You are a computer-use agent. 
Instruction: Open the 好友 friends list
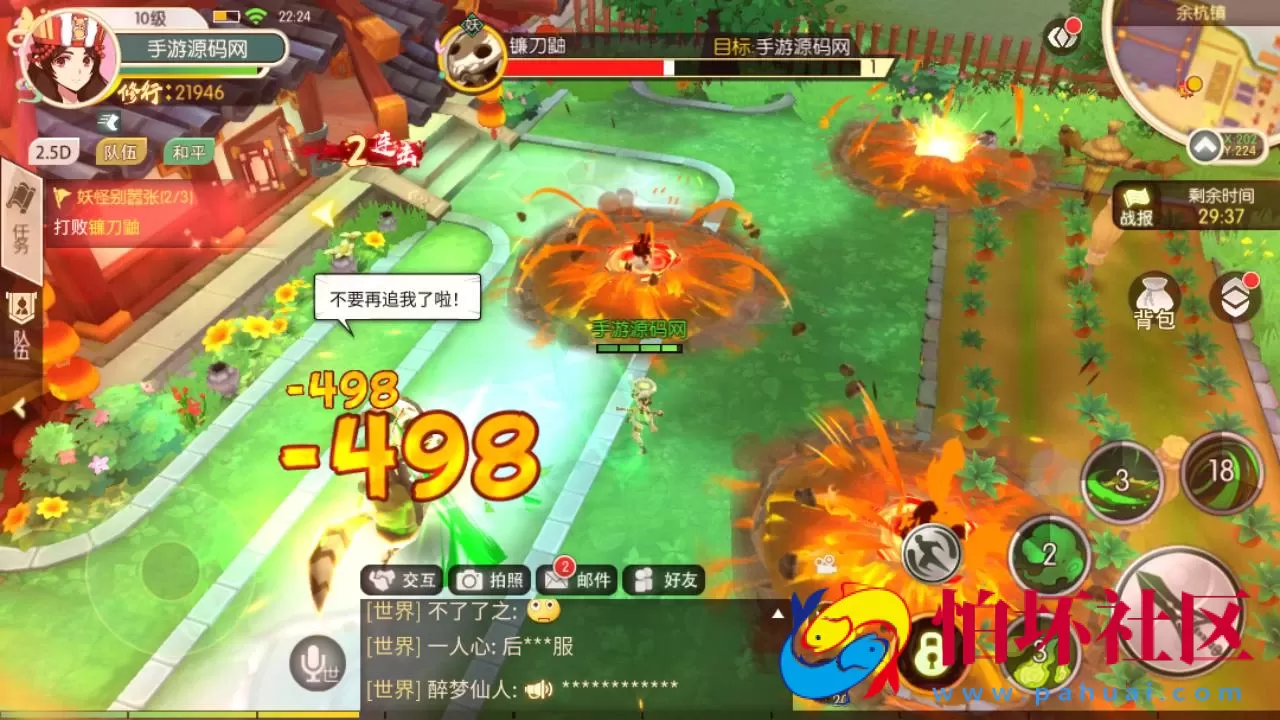click(x=666, y=580)
